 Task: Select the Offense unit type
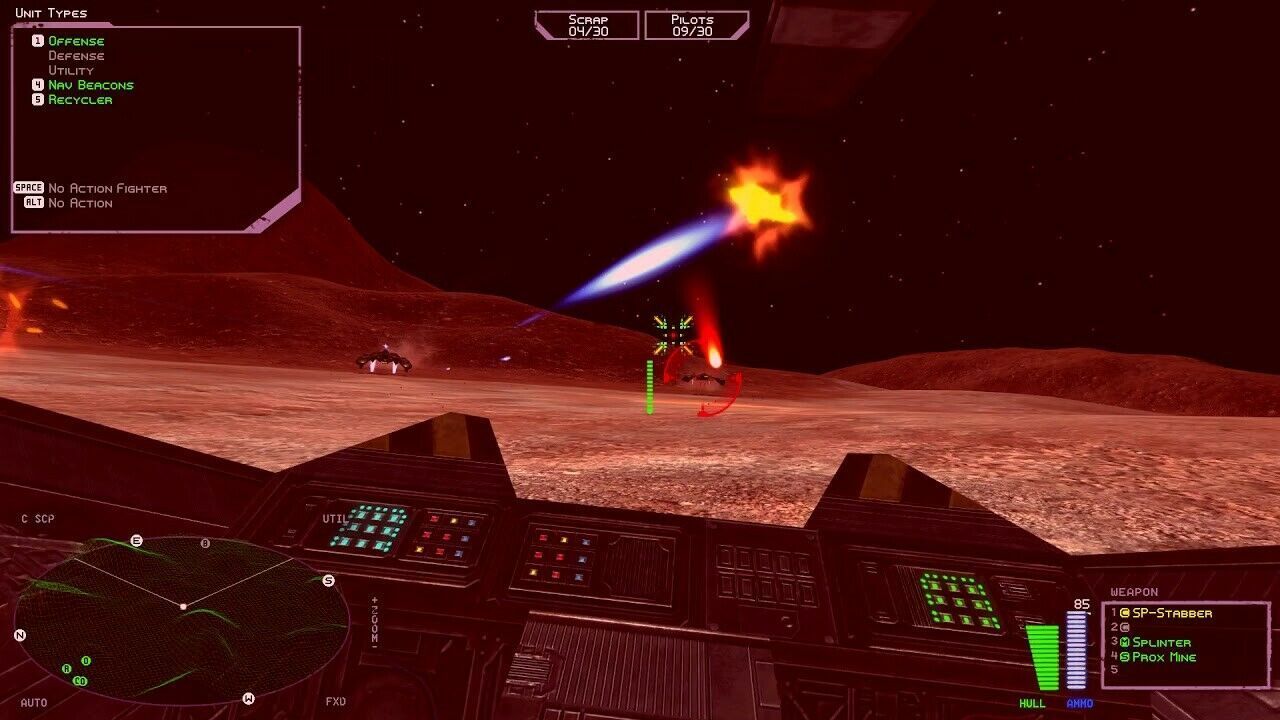tap(76, 41)
